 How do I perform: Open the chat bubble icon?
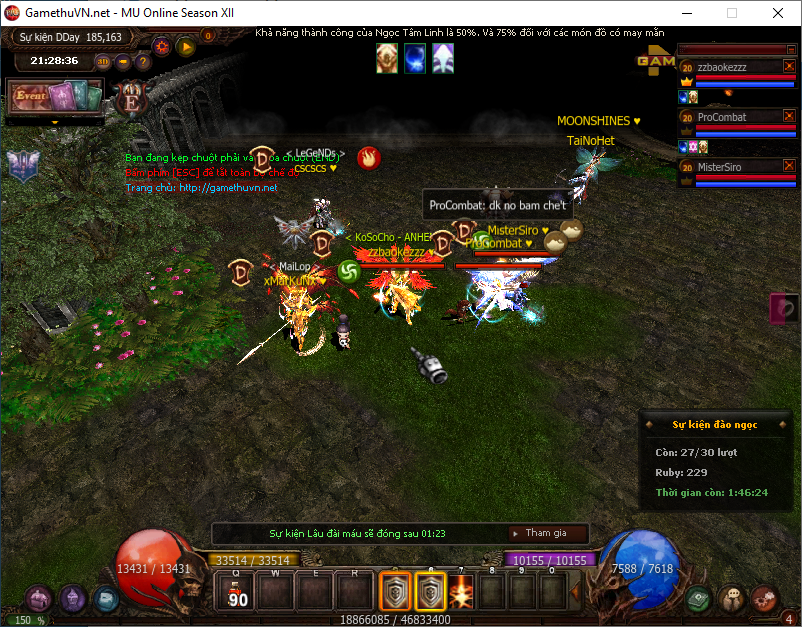tap(731, 599)
